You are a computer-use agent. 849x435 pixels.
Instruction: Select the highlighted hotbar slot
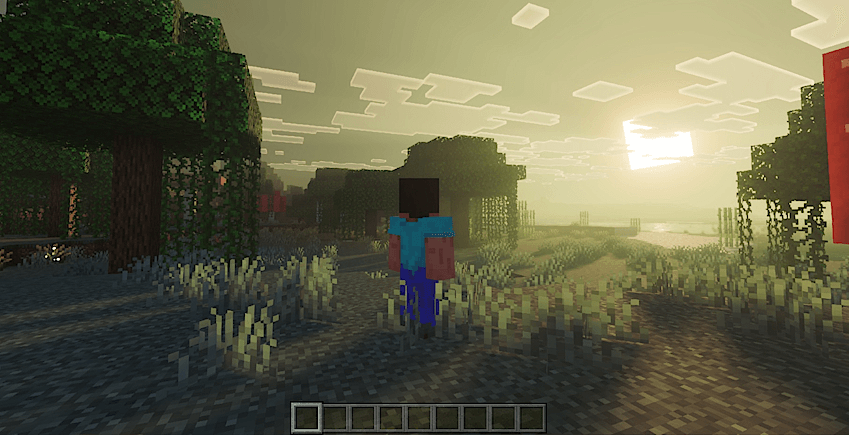tap(308, 416)
